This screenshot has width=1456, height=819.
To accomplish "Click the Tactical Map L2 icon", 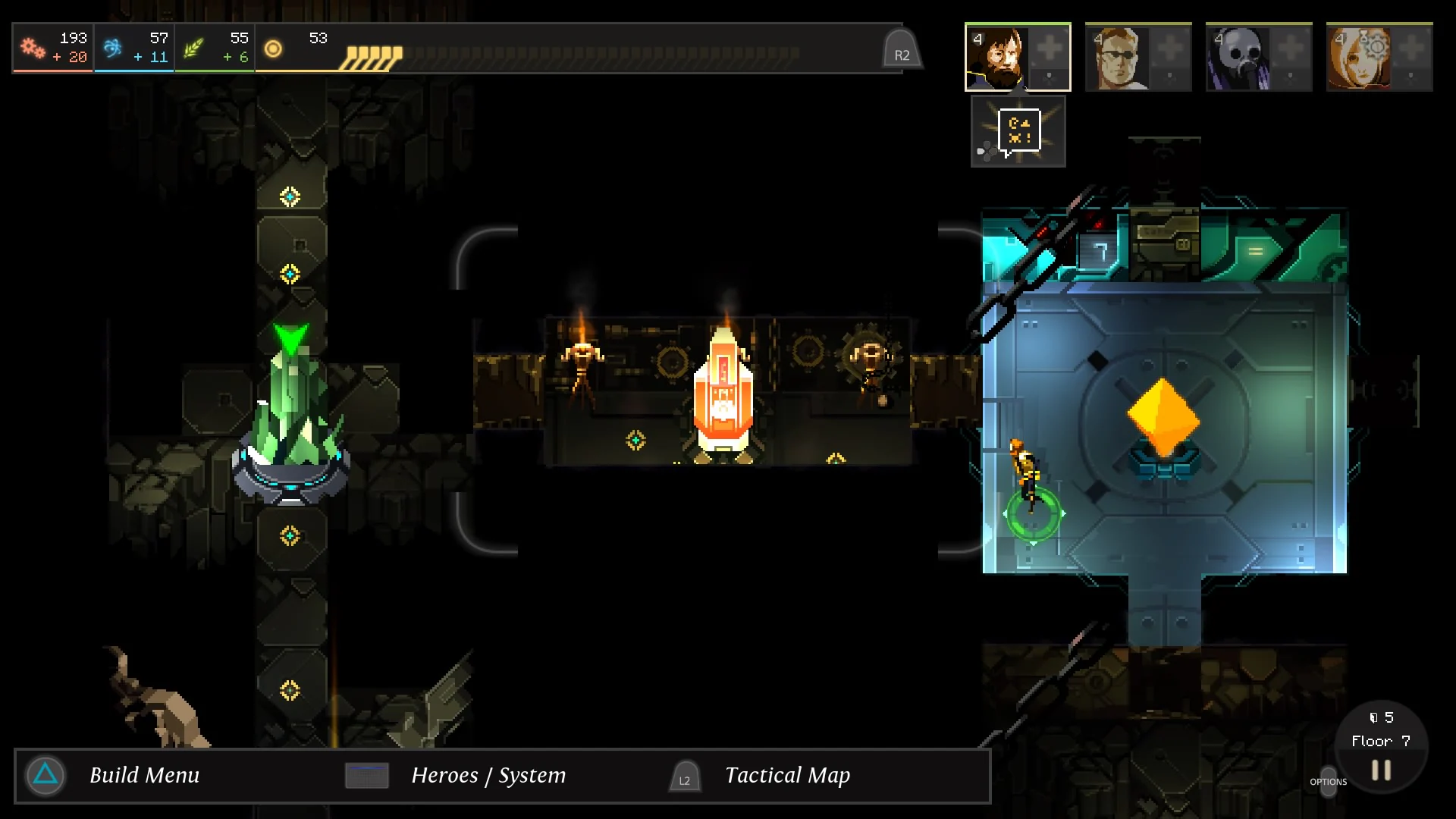I will (x=684, y=777).
